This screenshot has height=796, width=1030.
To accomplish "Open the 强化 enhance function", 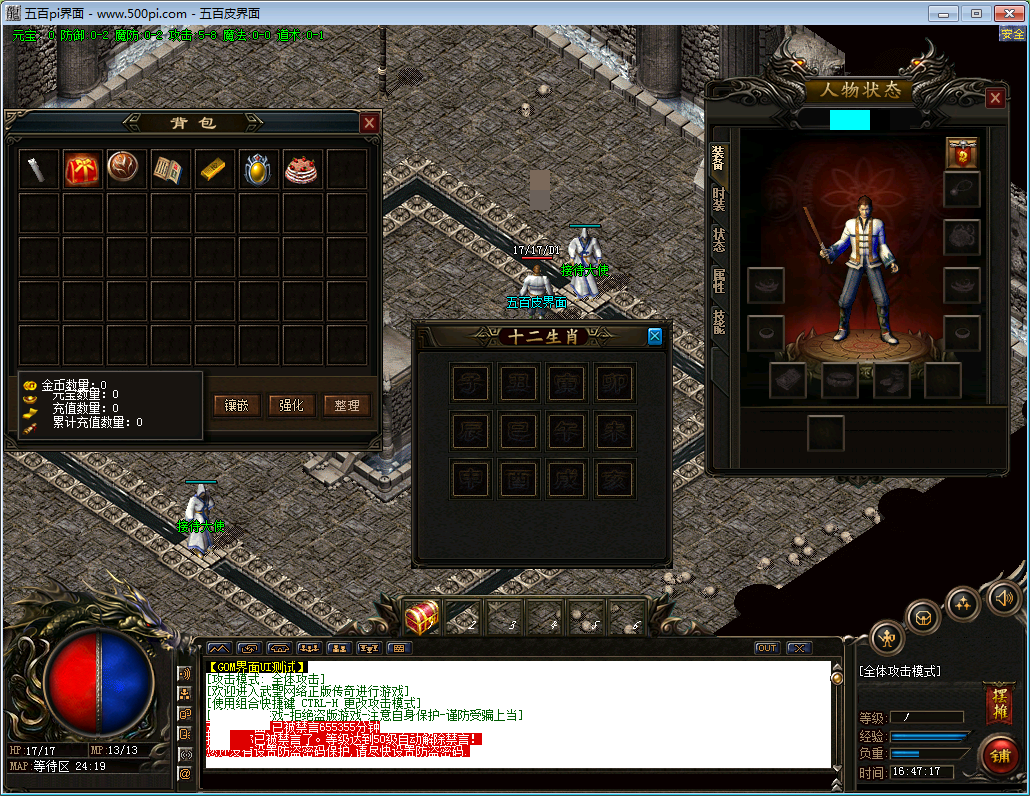I will pos(292,405).
